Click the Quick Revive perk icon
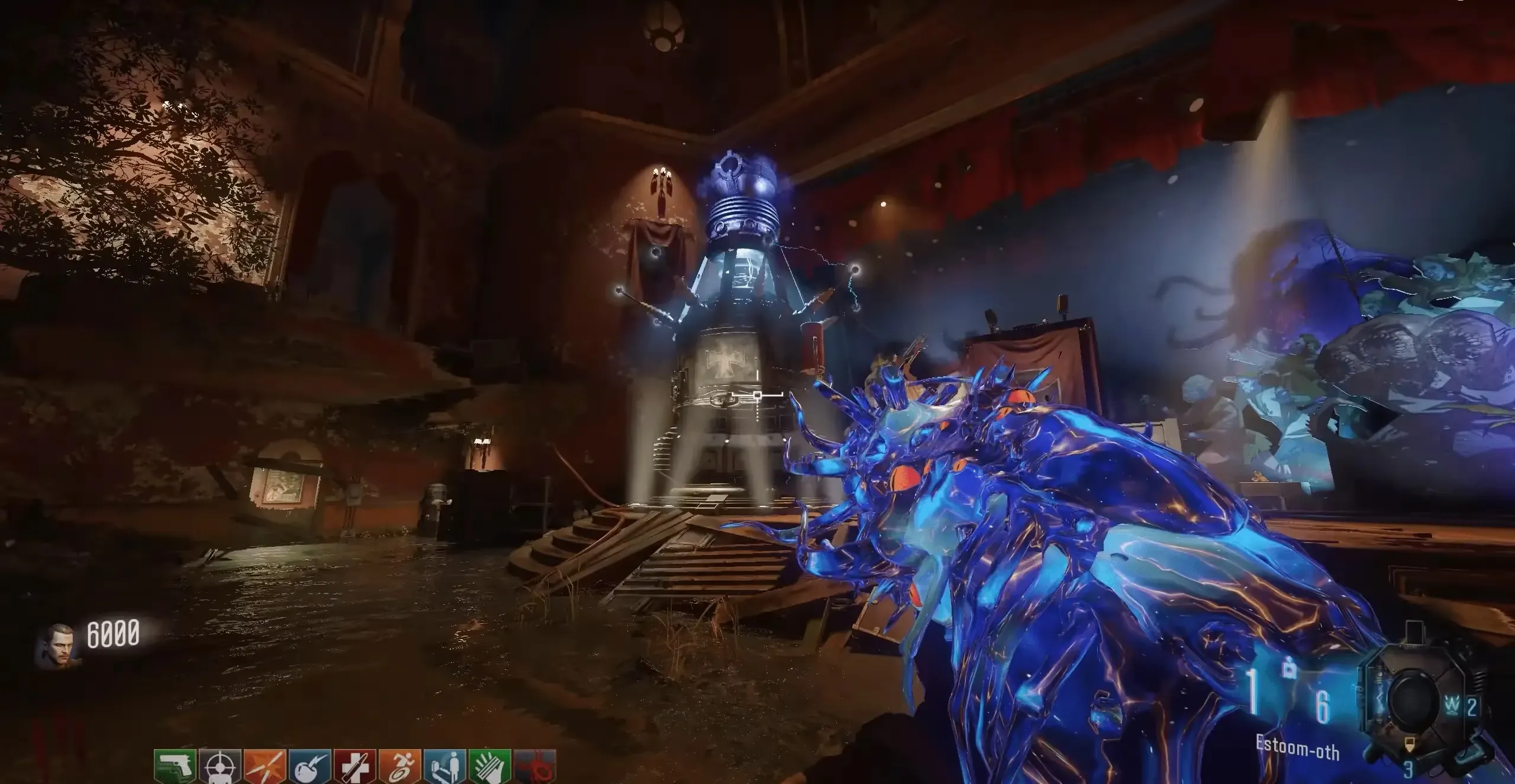 point(445,767)
